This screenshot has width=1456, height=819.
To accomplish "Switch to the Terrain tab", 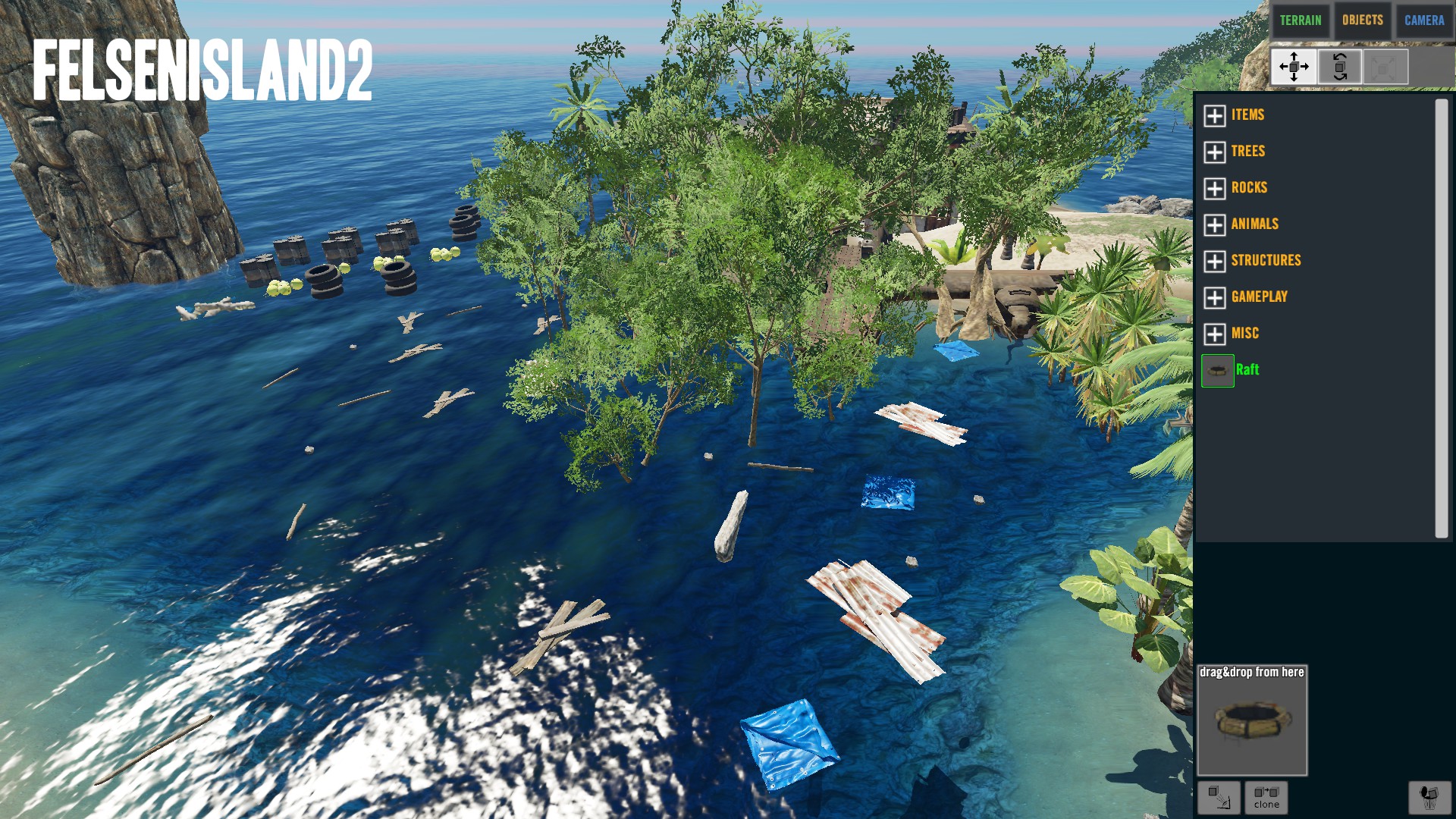I will (x=1300, y=20).
